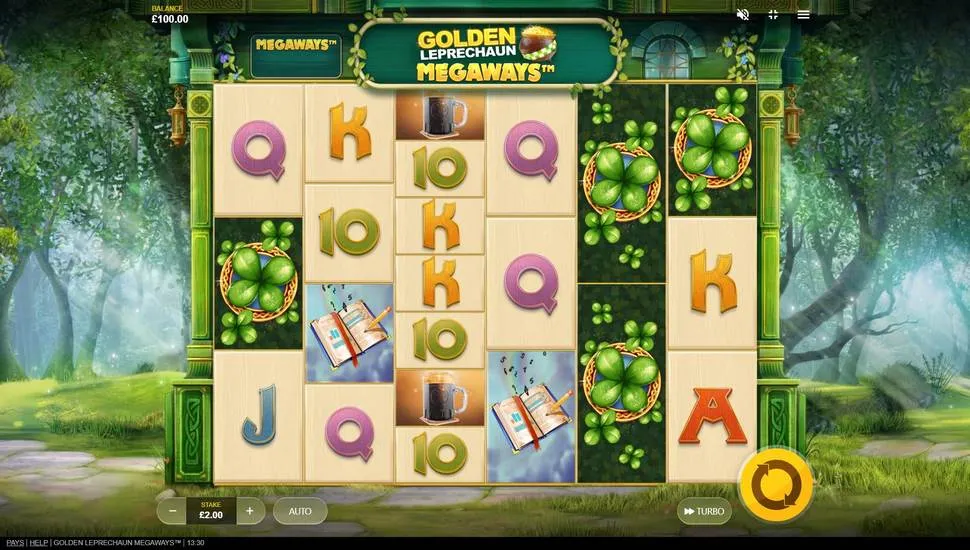Increase the stake with the plus button
Image resolution: width=970 pixels, height=550 pixels.
pos(250,511)
